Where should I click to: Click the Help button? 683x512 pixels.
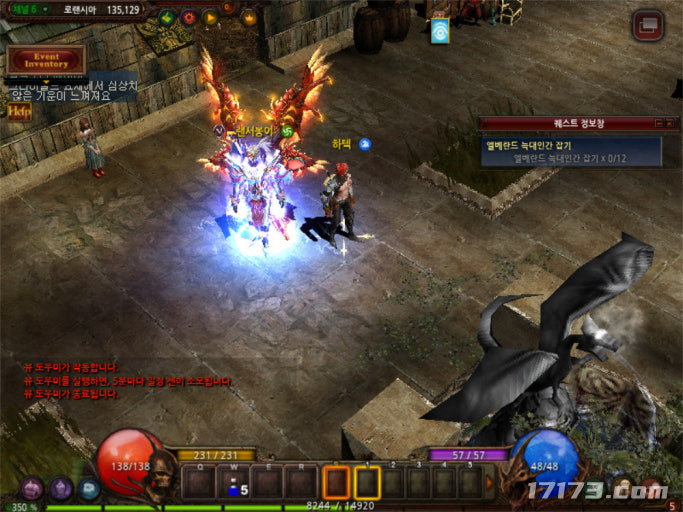click(x=19, y=112)
